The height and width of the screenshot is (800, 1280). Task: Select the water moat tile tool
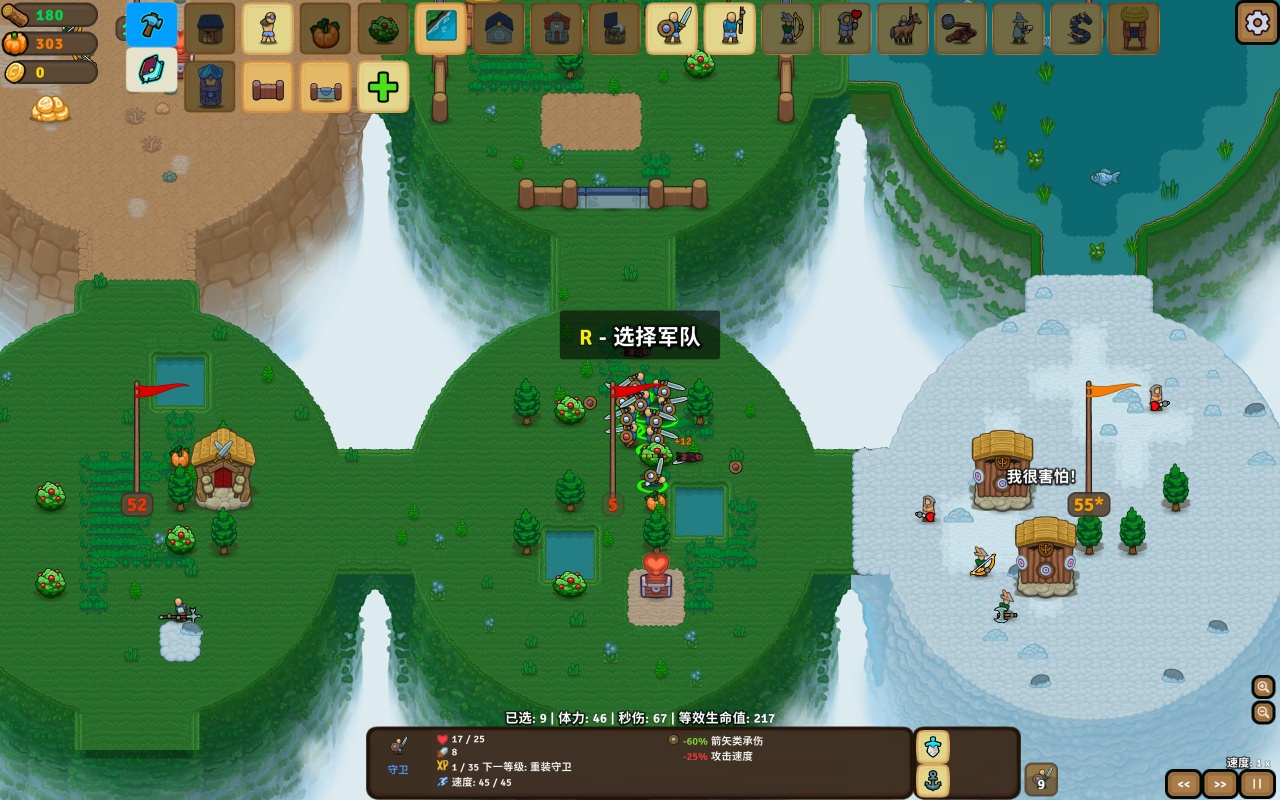[439, 29]
